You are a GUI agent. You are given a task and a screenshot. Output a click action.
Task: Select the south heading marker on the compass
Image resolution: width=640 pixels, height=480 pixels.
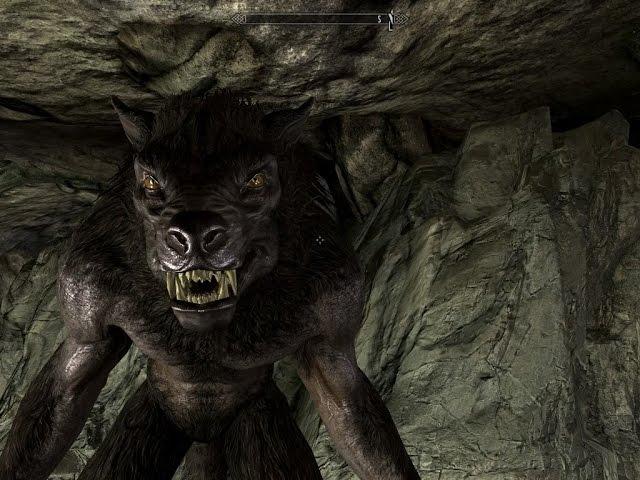tap(380, 18)
